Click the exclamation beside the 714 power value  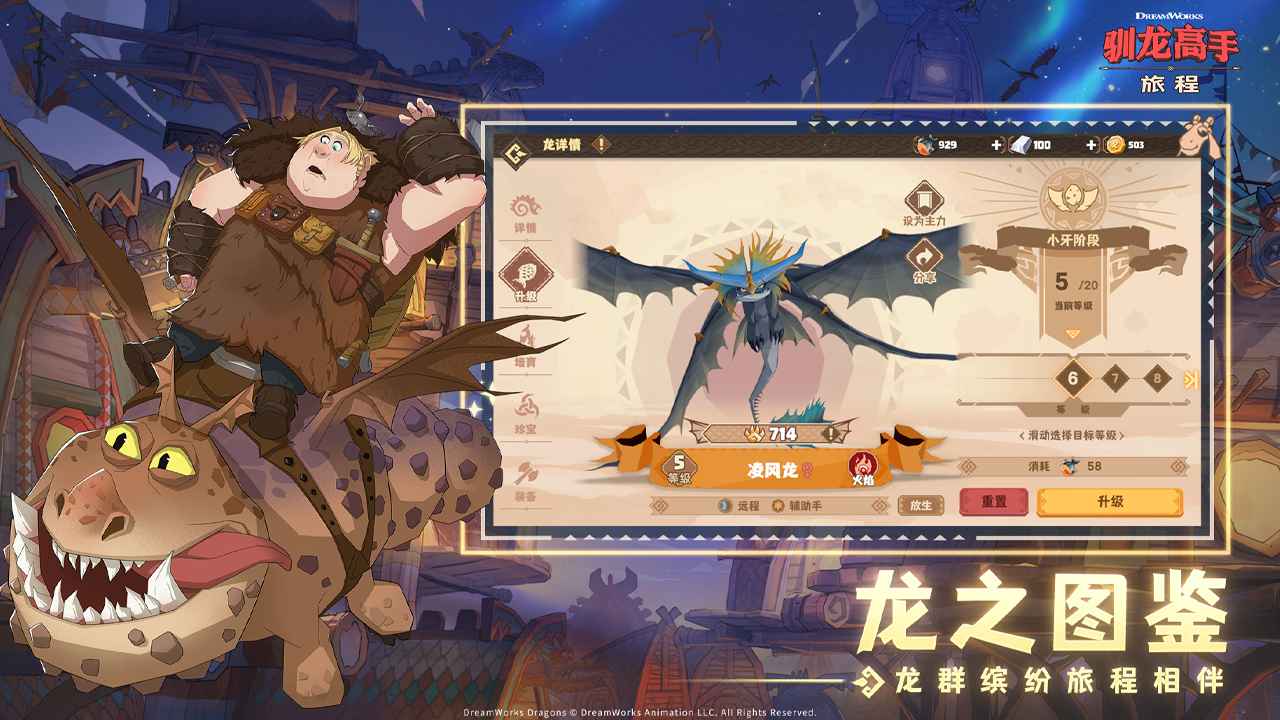(x=829, y=432)
